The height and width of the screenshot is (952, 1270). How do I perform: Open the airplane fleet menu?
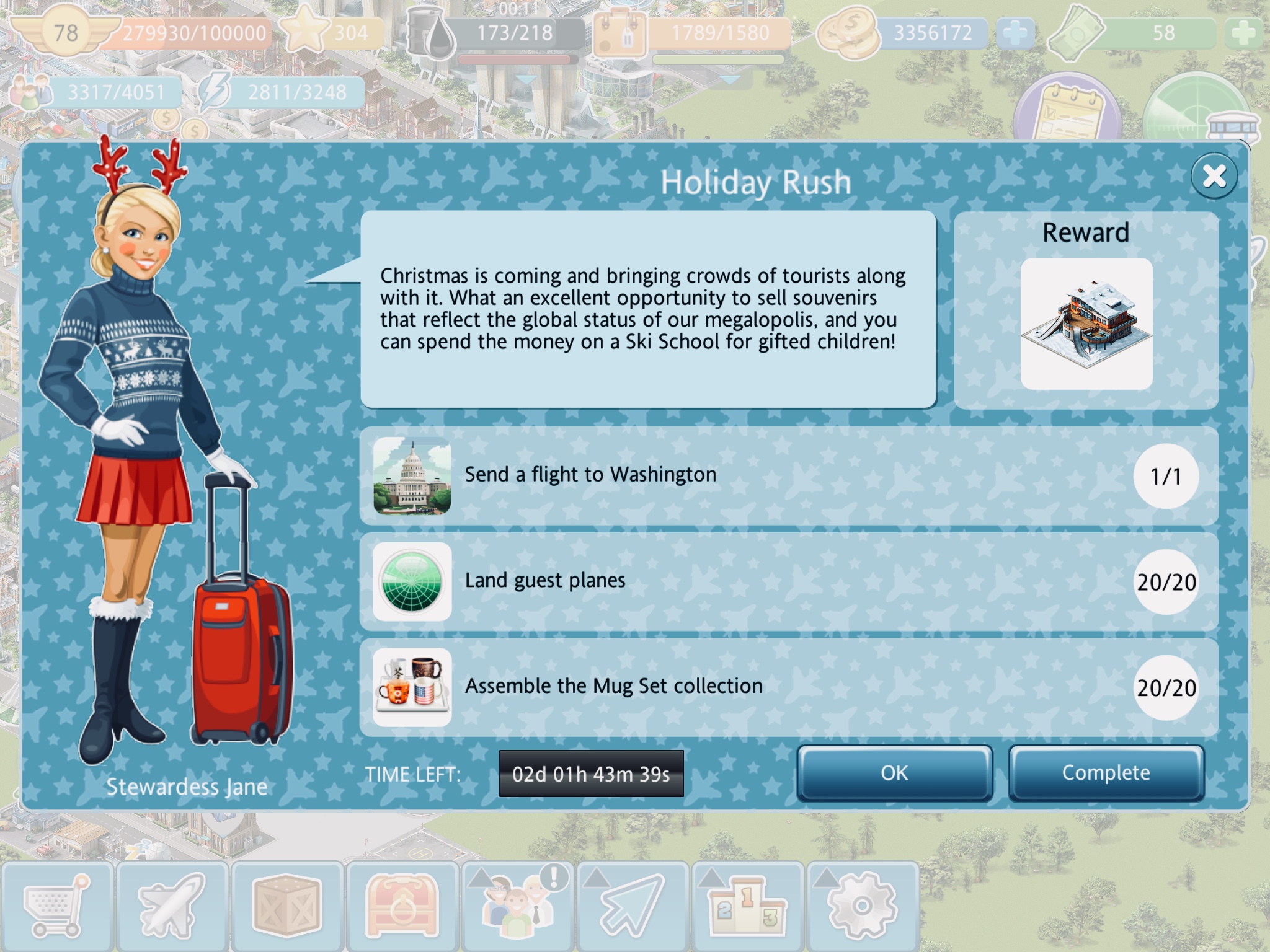click(x=172, y=906)
